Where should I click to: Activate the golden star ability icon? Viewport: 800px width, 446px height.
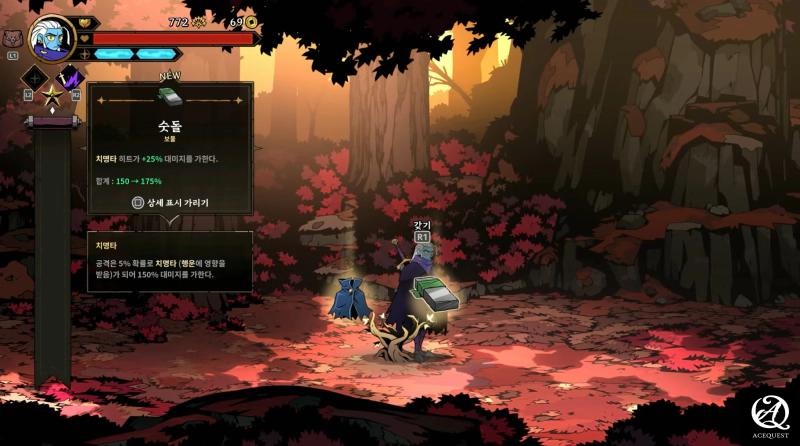(x=53, y=97)
